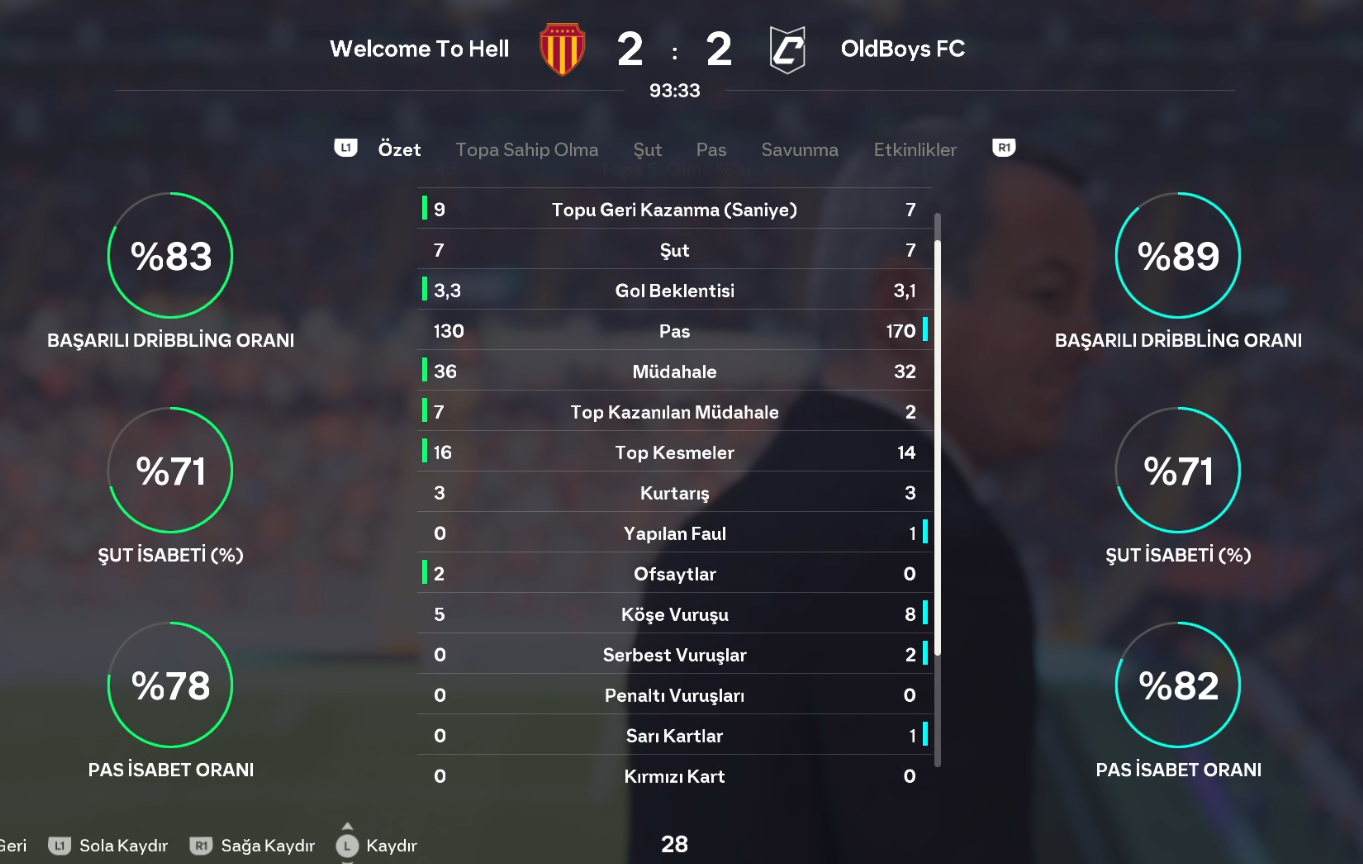Select the Köşe Vuruşu stat row
1363x864 pixels.
tap(675, 614)
